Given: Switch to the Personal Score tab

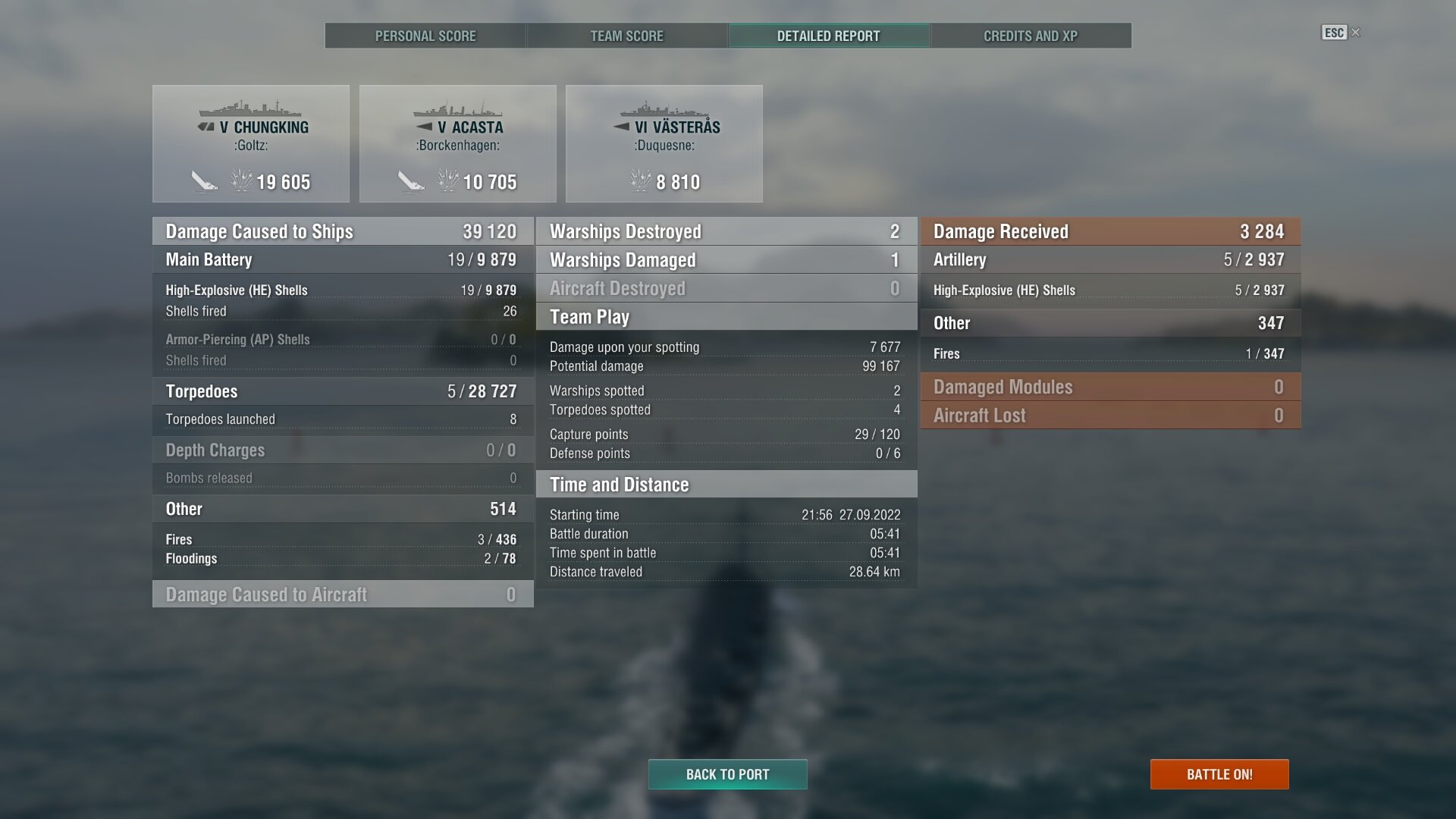Looking at the screenshot, I should pyautogui.click(x=425, y=36).
